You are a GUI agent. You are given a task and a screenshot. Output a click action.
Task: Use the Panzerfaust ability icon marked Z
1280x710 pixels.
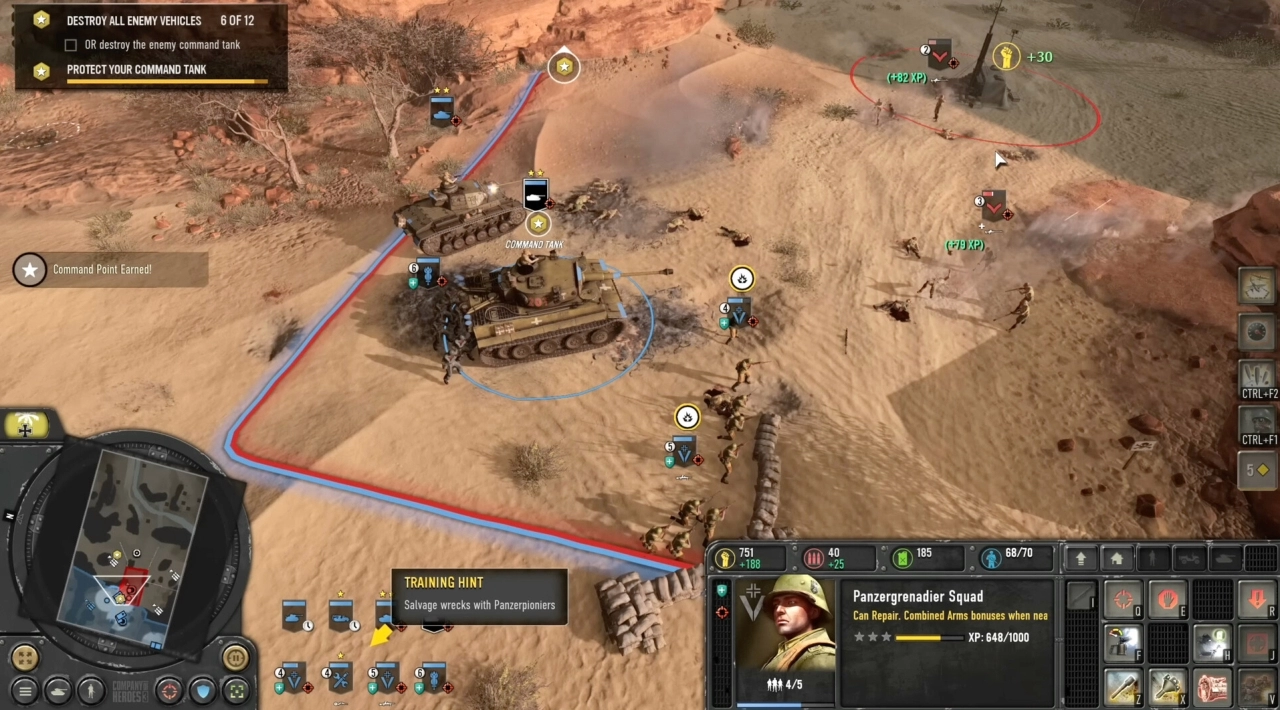pos(1123,688)
